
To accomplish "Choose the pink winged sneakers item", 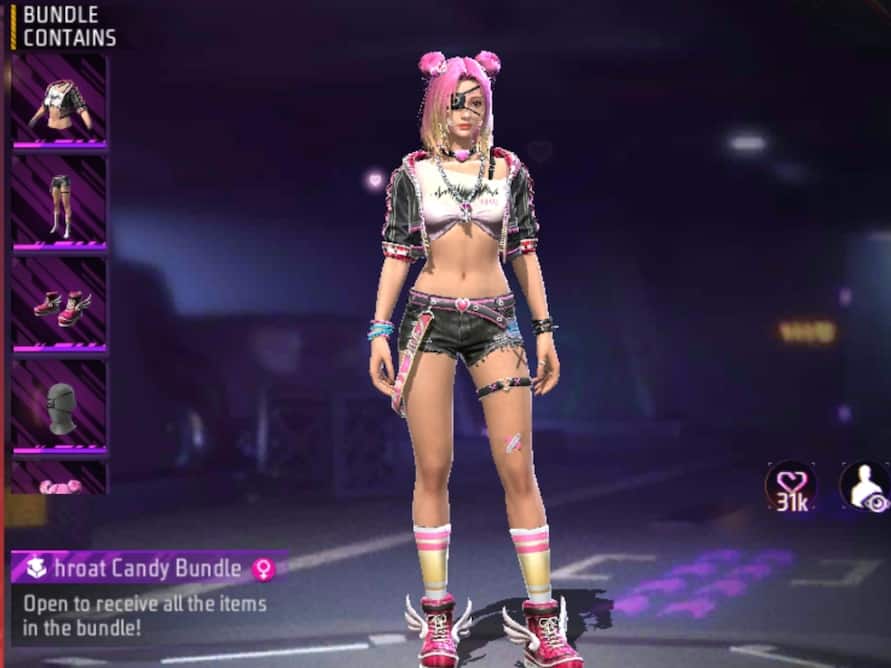I will (x=59, y=304).
